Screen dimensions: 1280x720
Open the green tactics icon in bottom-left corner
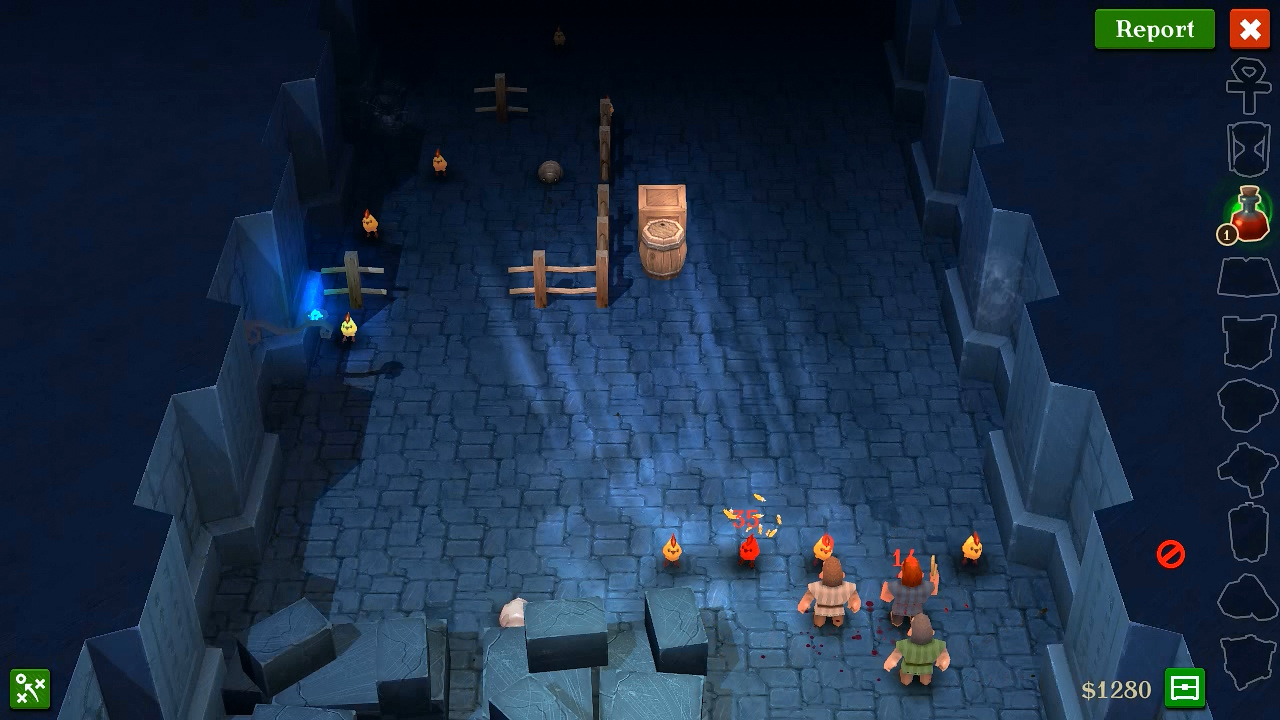click(31, 689)
